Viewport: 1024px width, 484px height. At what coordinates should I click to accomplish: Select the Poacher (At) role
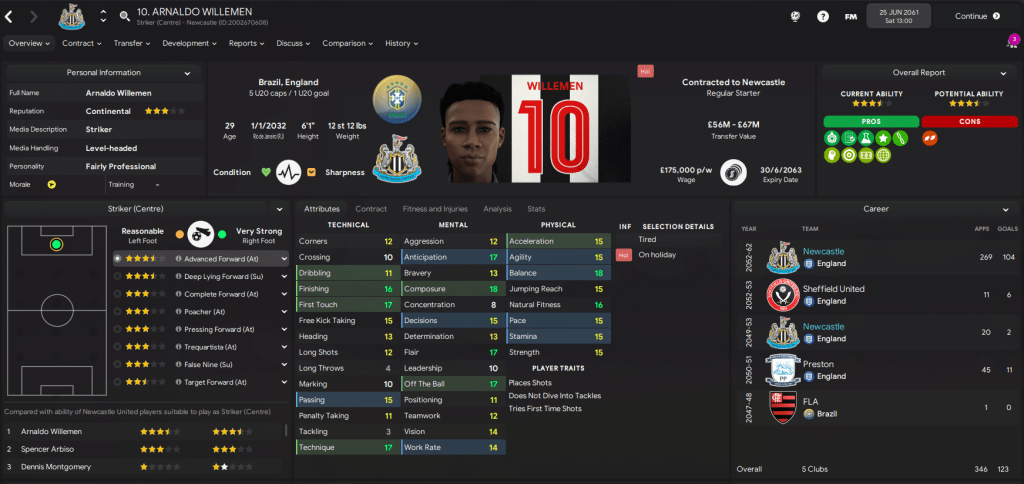click(206, 311)
